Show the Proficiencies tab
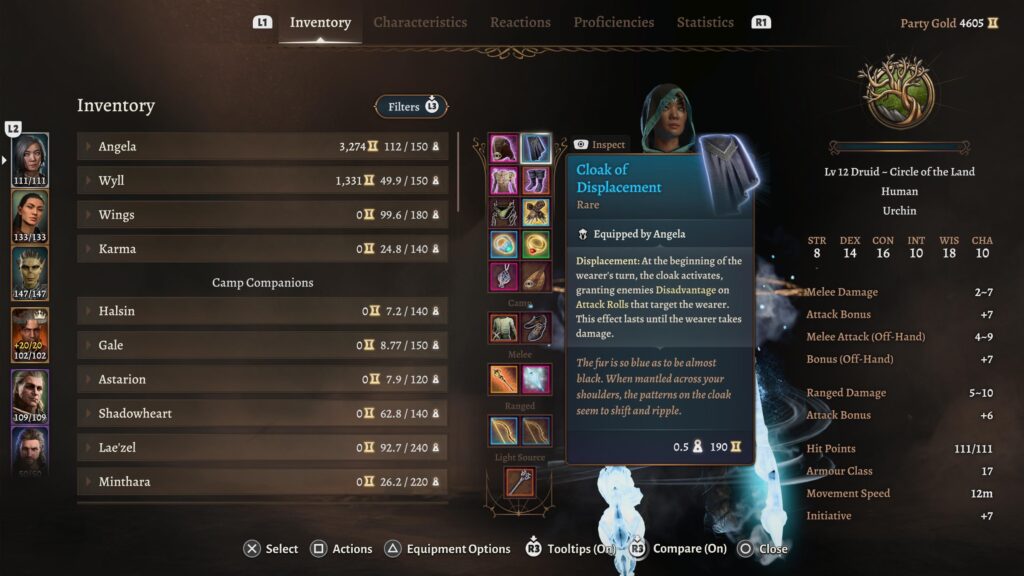This screenshot has height=576, width=1024. pos(613,22)
